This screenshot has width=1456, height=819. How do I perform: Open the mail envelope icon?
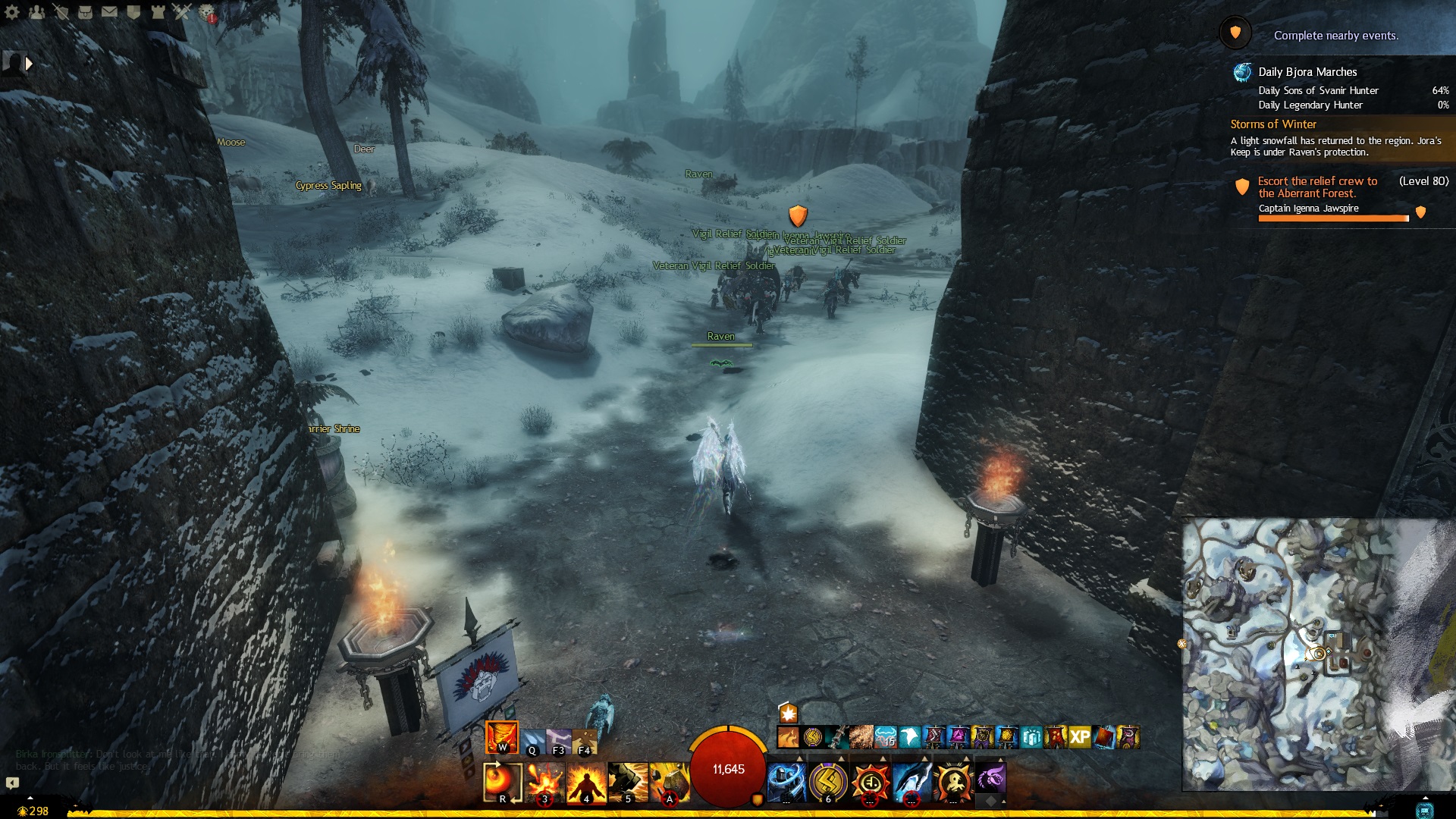(109, 12)
